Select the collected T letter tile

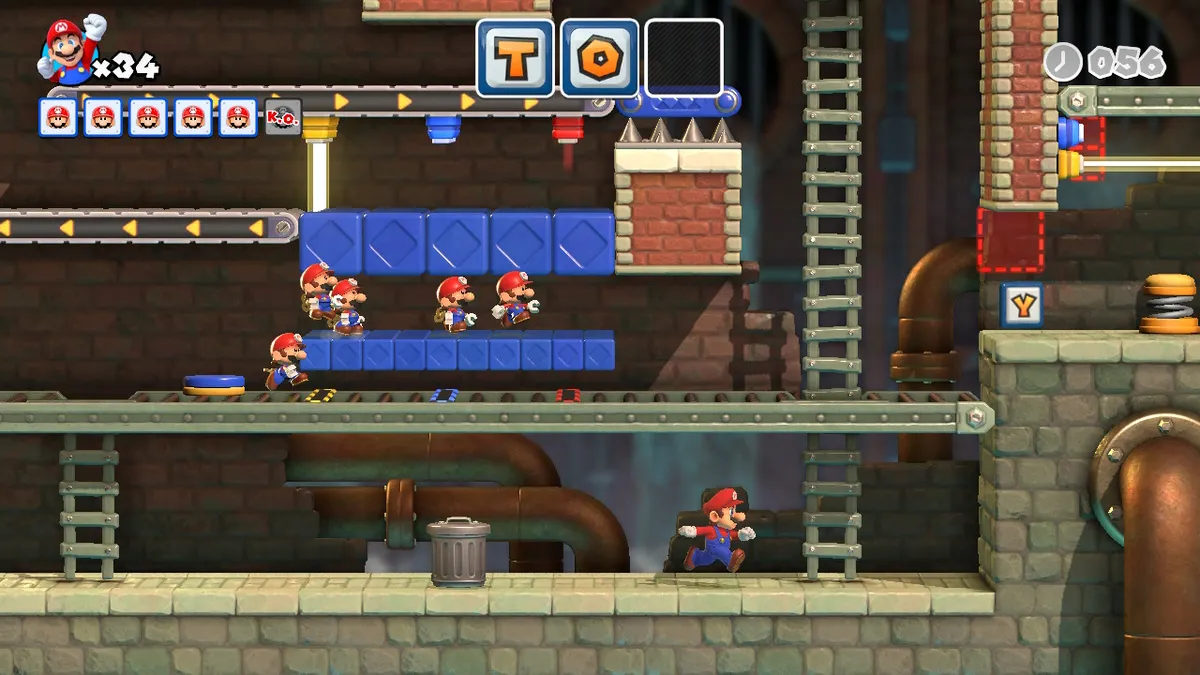point(515,58)
